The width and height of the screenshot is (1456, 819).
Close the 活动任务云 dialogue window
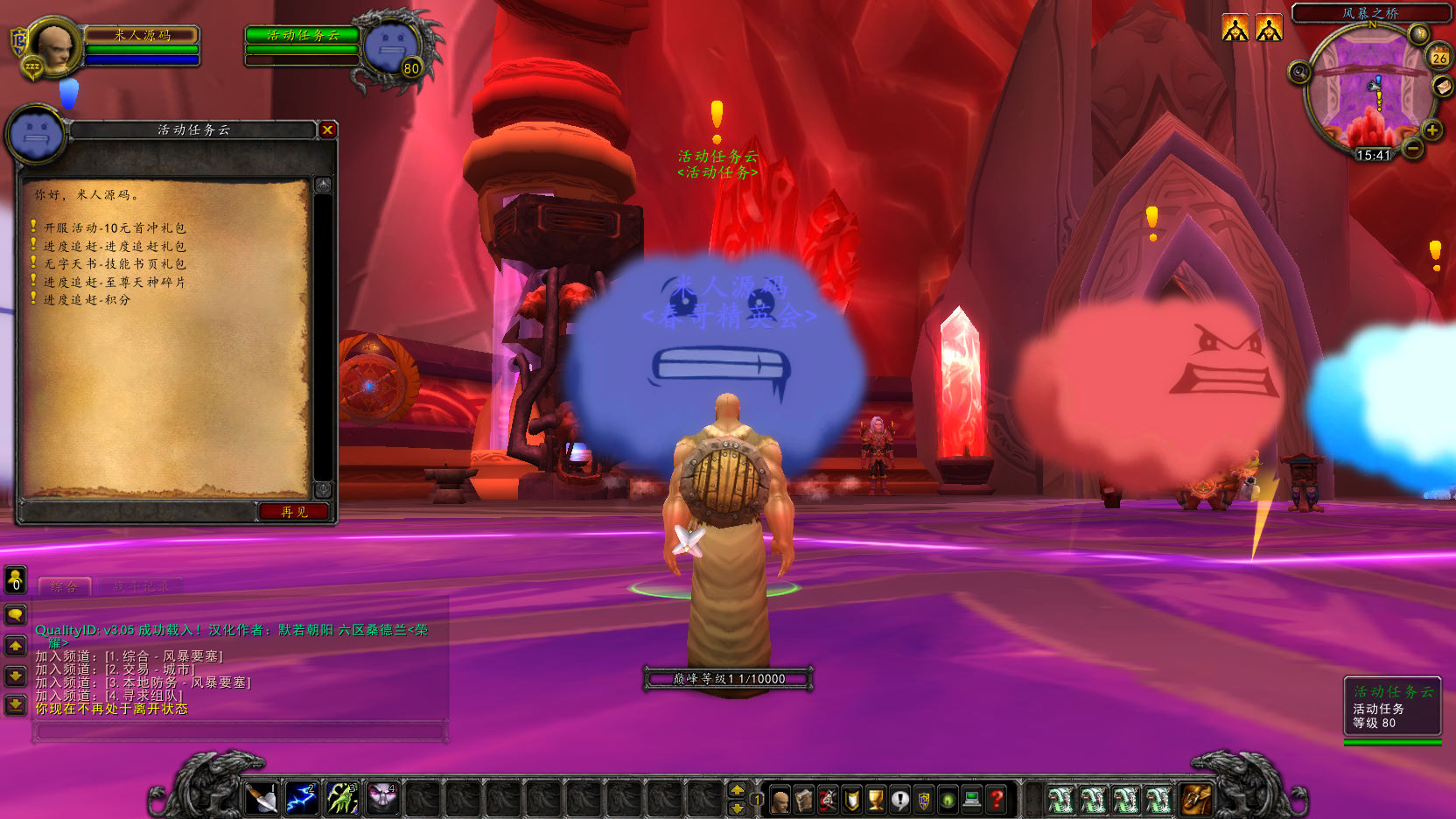327,130
